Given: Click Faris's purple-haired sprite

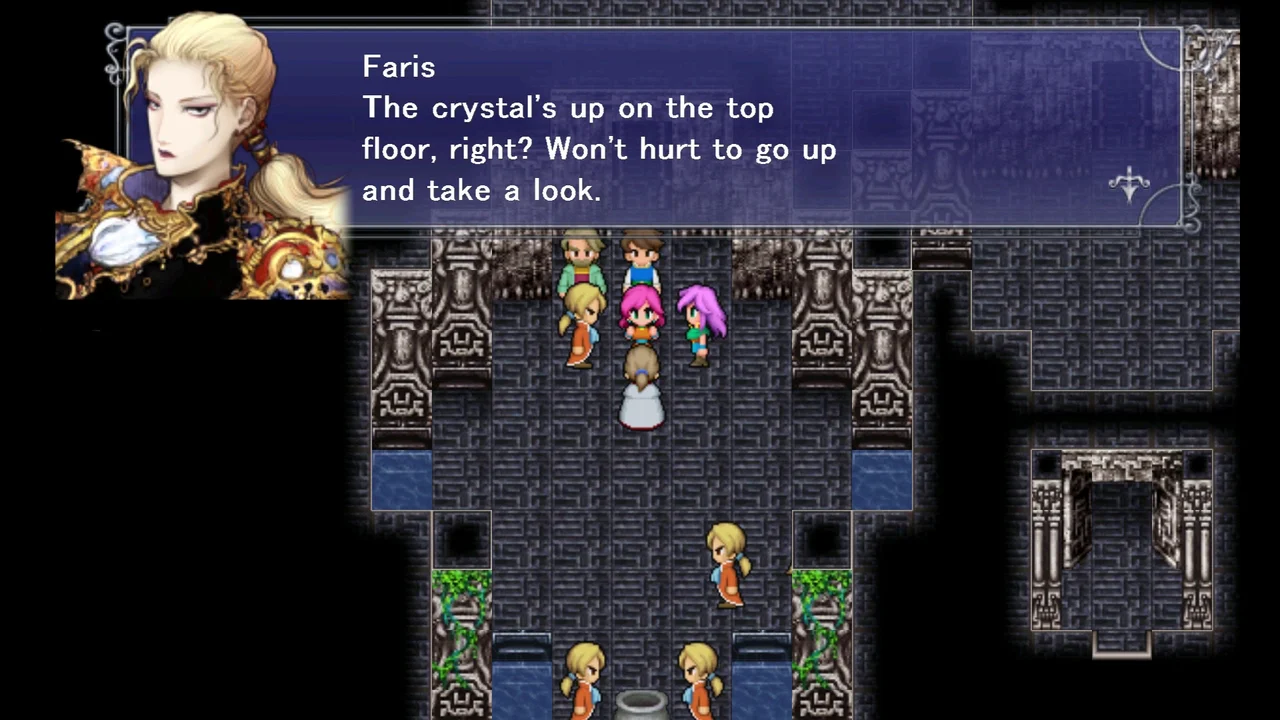Looking at the screenshot, I should [x=700, y=318].
